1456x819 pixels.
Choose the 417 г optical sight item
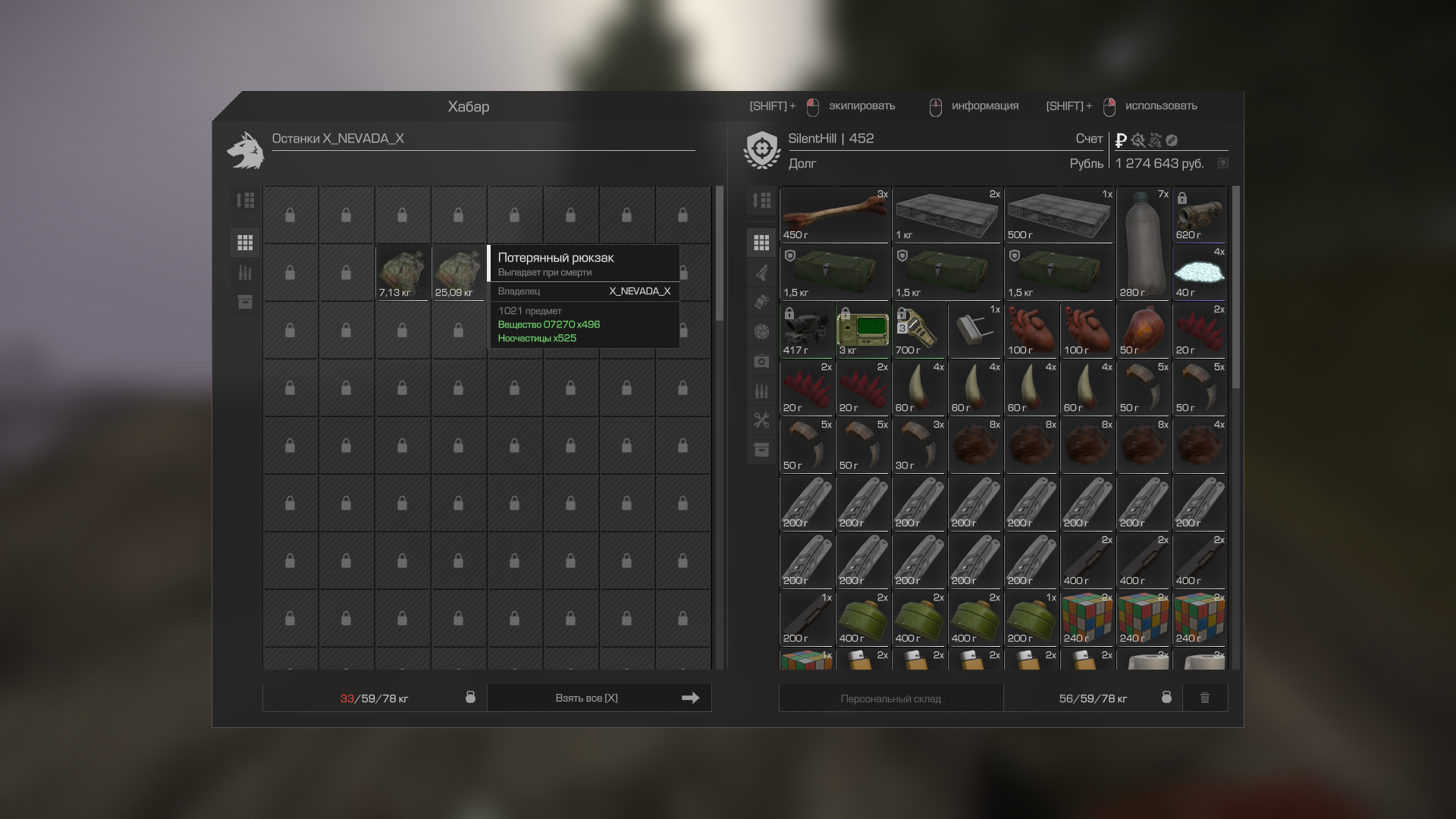point(806,330)
